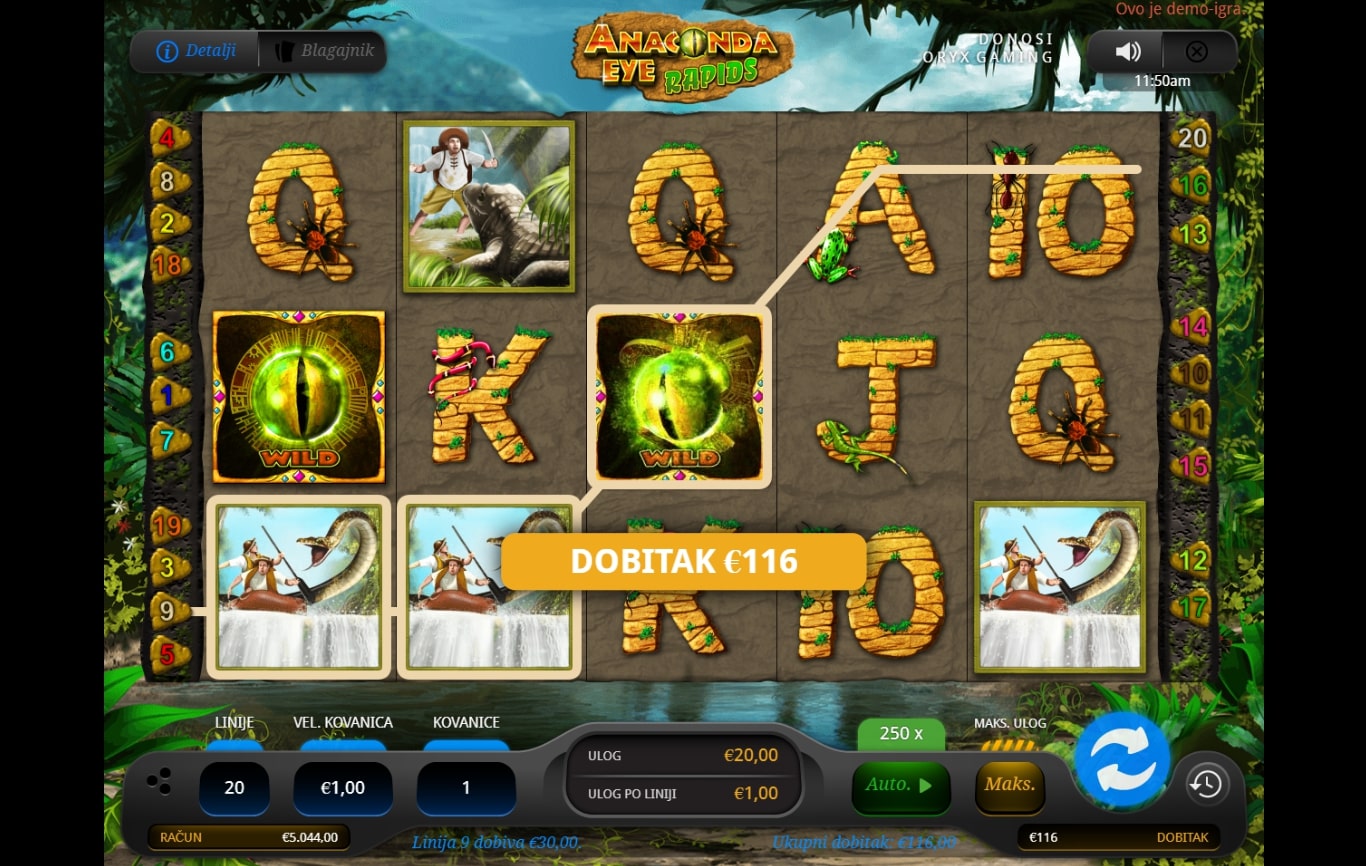This screenshot has height=866, width=1366.
Task: Change the Kovanice coins count
Action: pos(465,788)
